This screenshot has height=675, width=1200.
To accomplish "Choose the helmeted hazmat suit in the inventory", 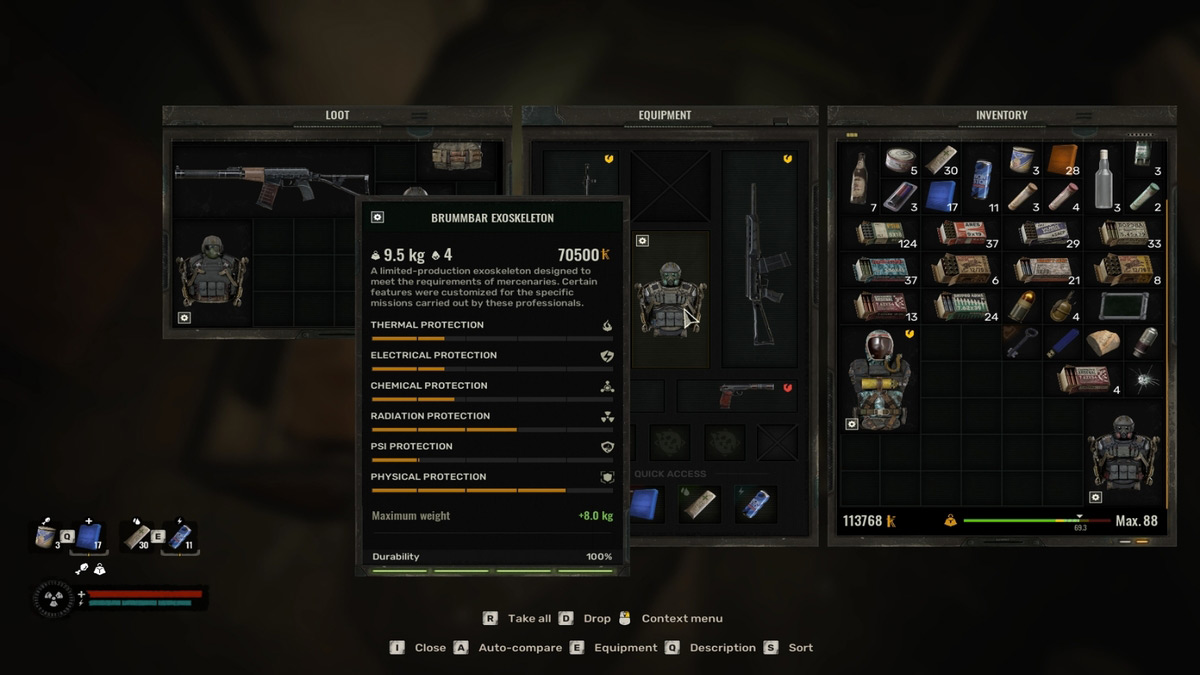I will click(879, 380).
